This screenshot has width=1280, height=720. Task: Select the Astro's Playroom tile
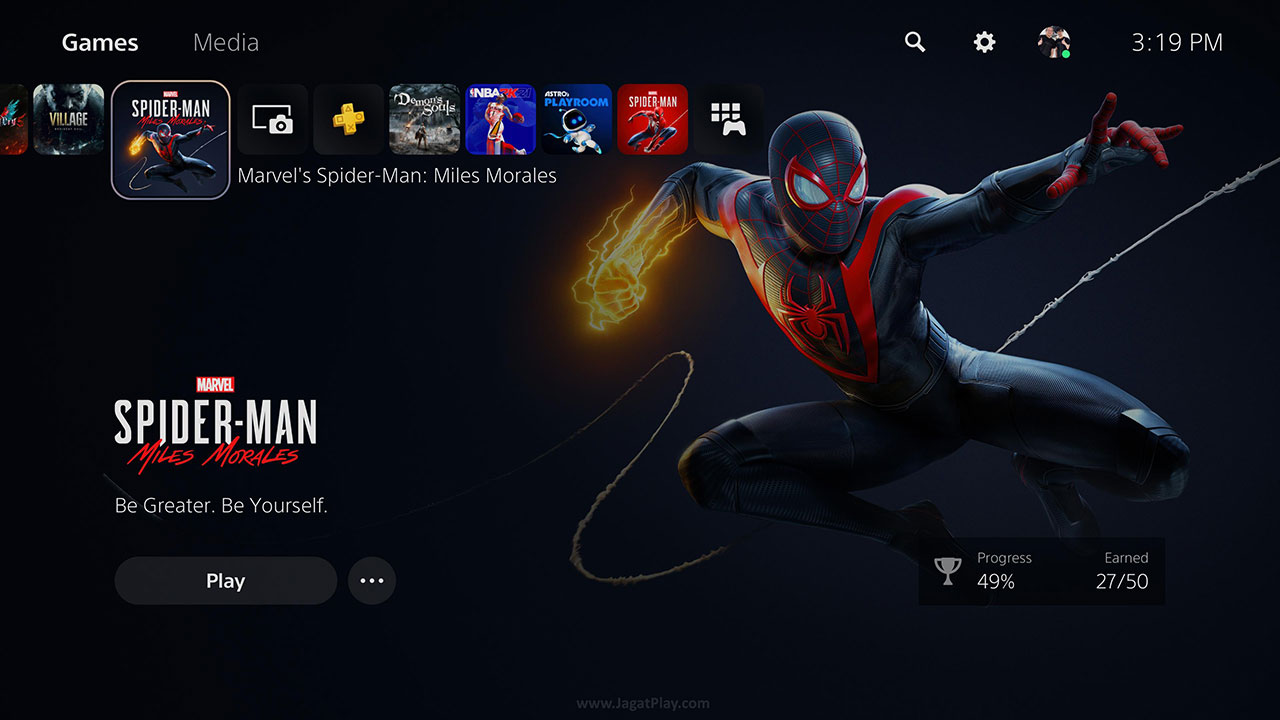coord(576,119)
